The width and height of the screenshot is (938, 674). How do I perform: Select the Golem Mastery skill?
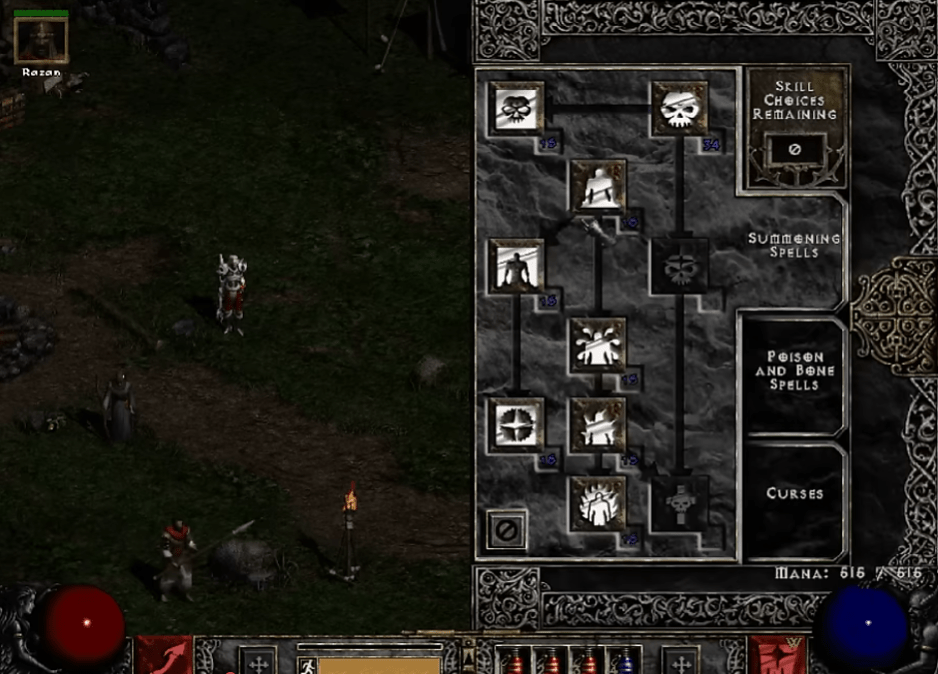click(517, 265)
